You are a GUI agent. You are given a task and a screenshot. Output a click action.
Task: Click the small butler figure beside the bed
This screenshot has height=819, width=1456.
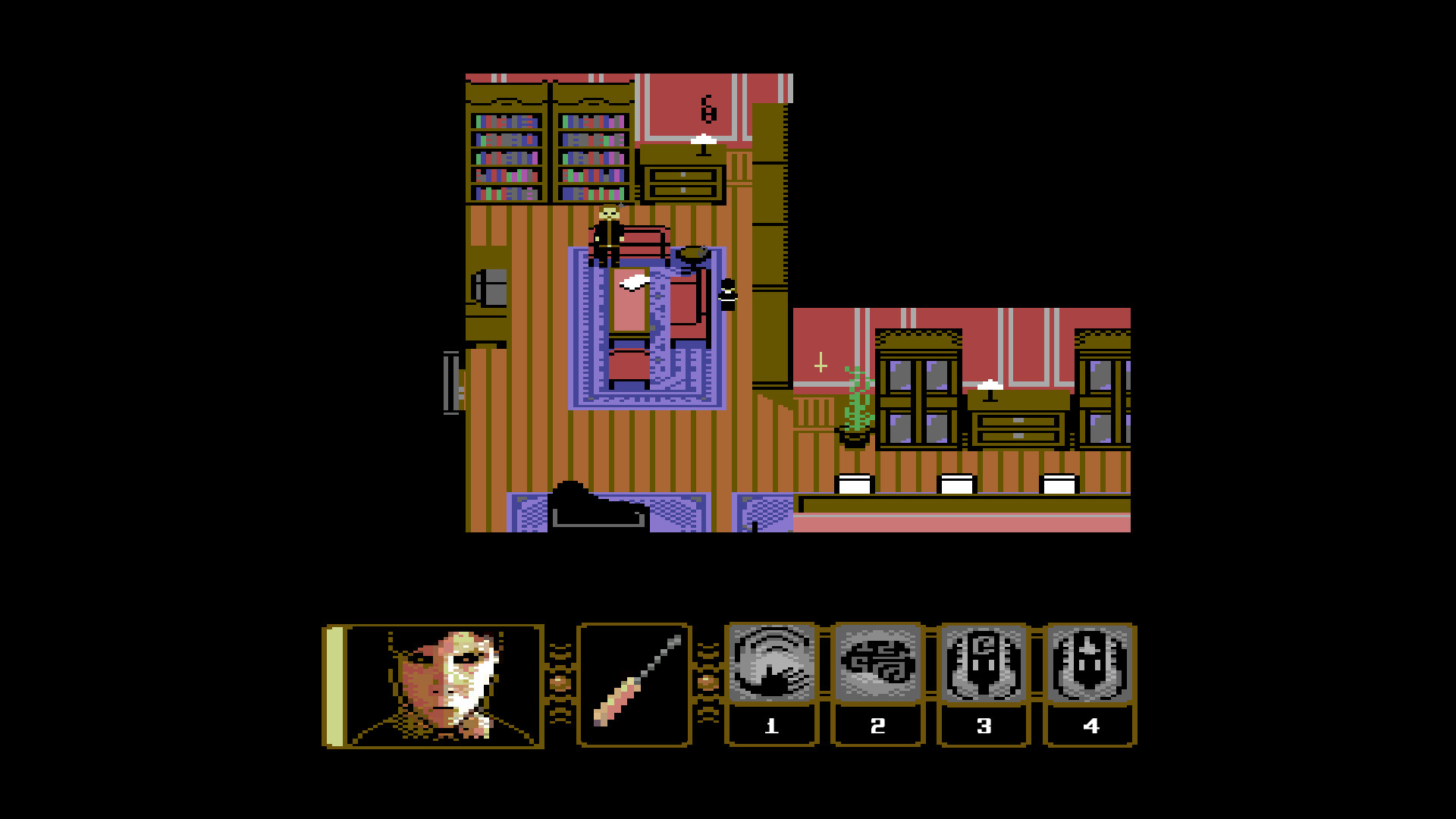[726, 296]
